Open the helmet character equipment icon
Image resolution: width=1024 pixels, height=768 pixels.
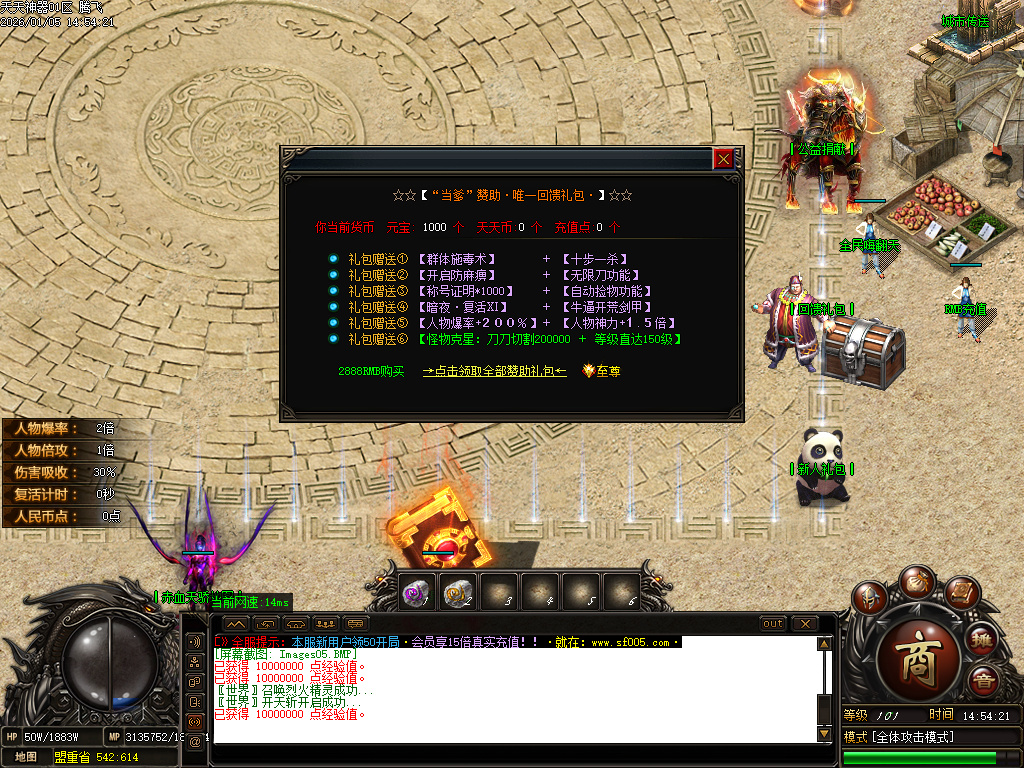870,599
